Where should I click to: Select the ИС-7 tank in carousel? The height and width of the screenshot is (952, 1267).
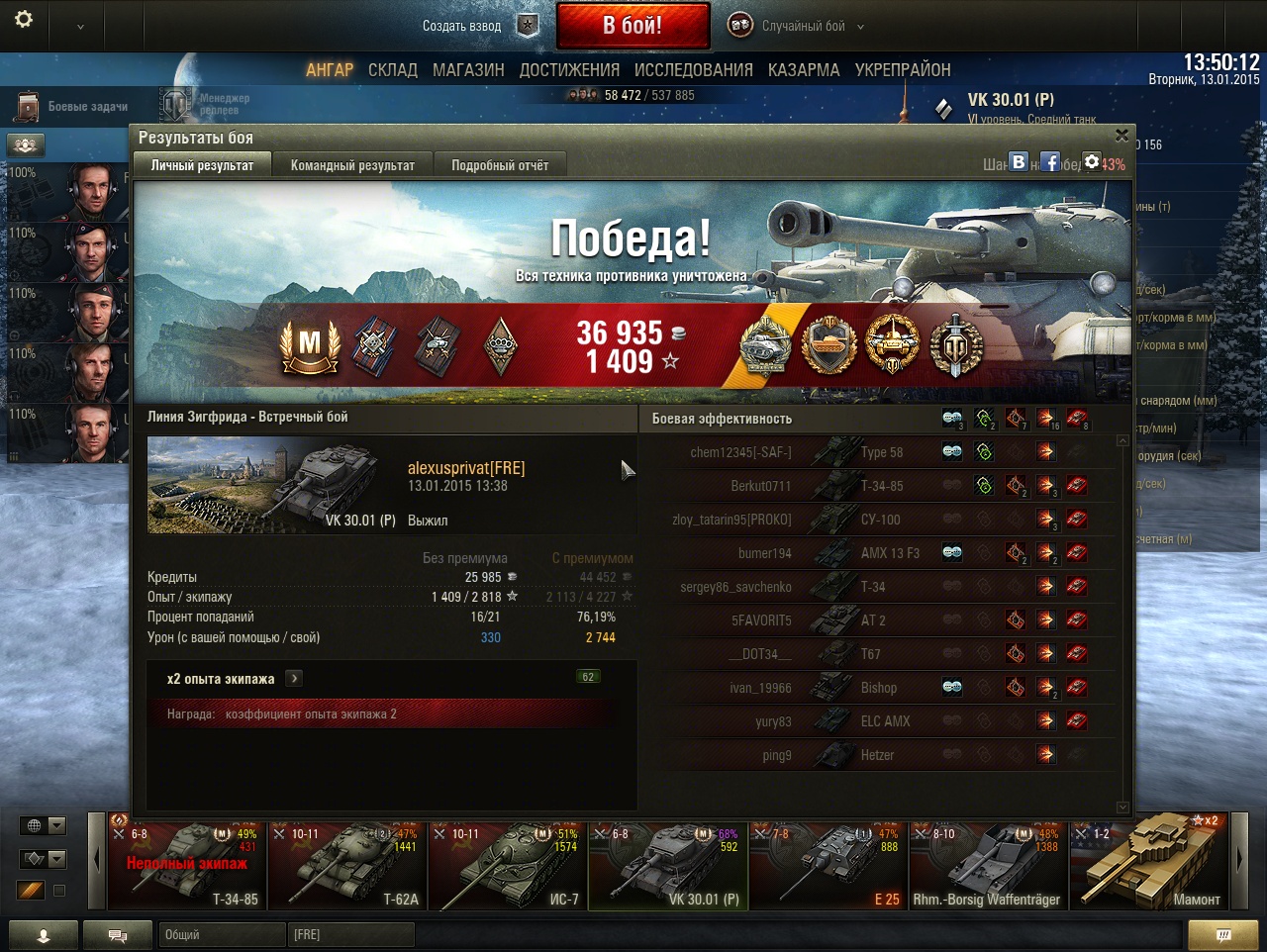[507, 866]
